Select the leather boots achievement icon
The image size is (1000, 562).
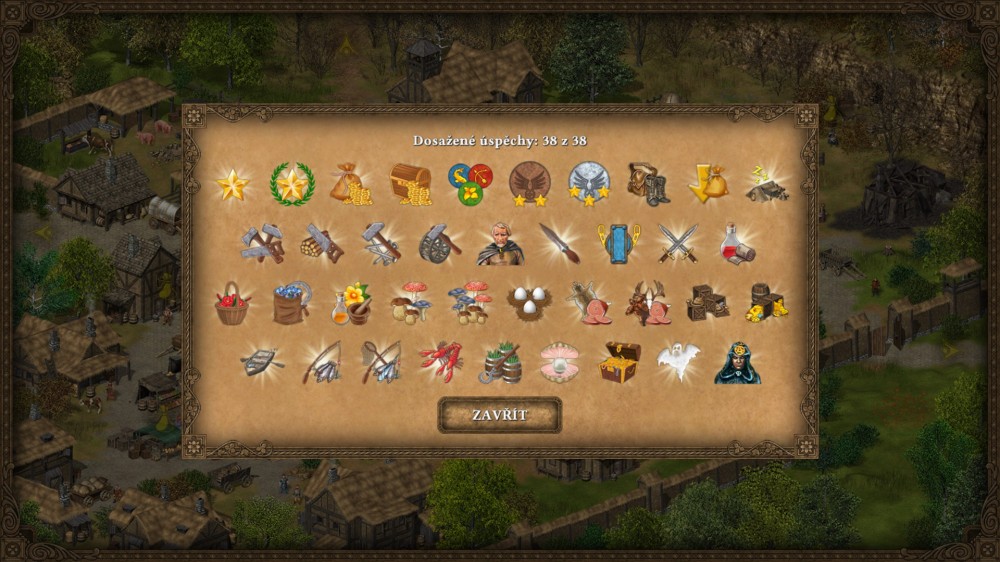(647, 184)
